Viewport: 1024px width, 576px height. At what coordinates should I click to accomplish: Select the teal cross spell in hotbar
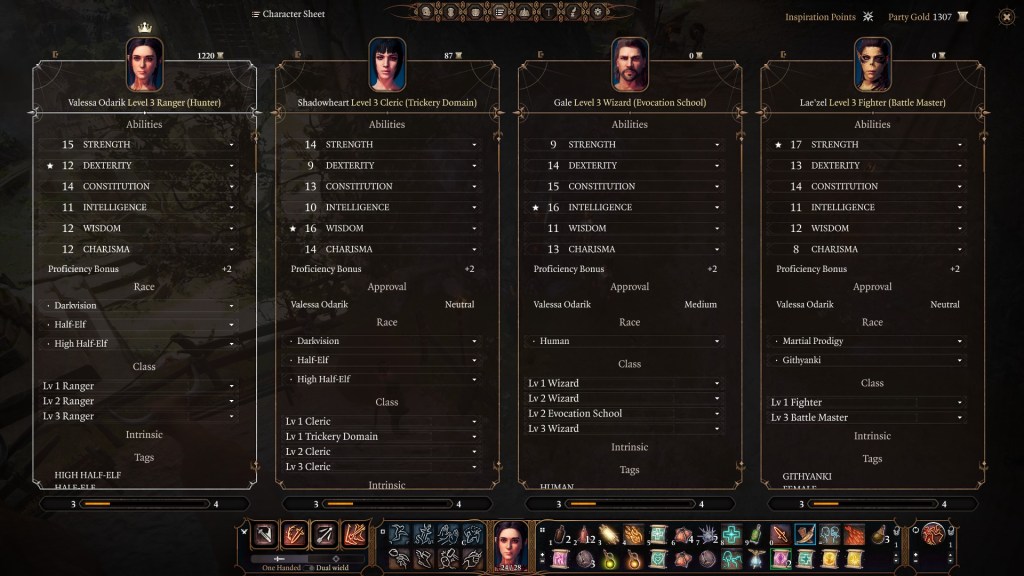point(733,535)
